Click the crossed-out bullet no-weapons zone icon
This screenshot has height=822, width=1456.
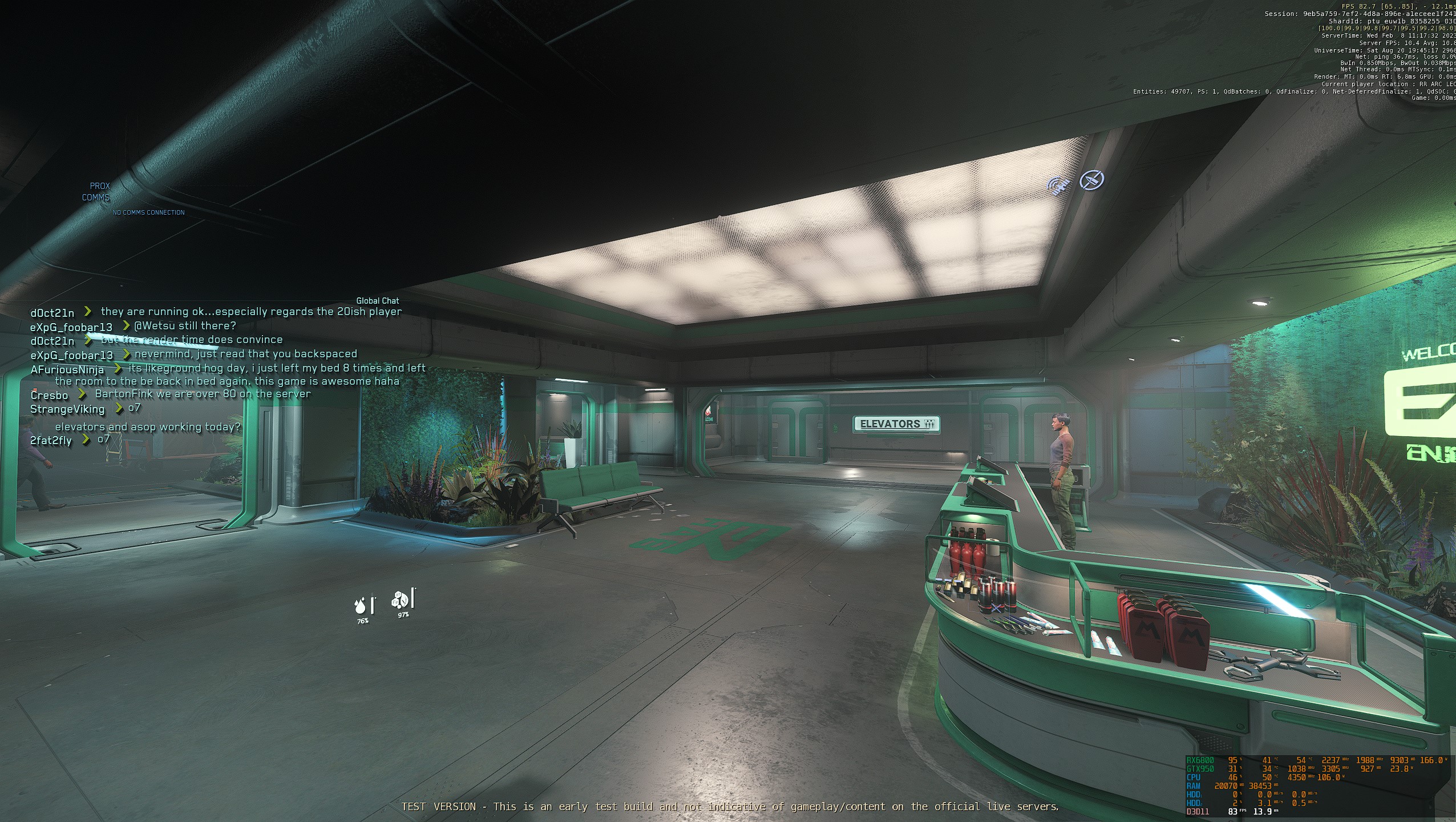tap(1092, 180)
